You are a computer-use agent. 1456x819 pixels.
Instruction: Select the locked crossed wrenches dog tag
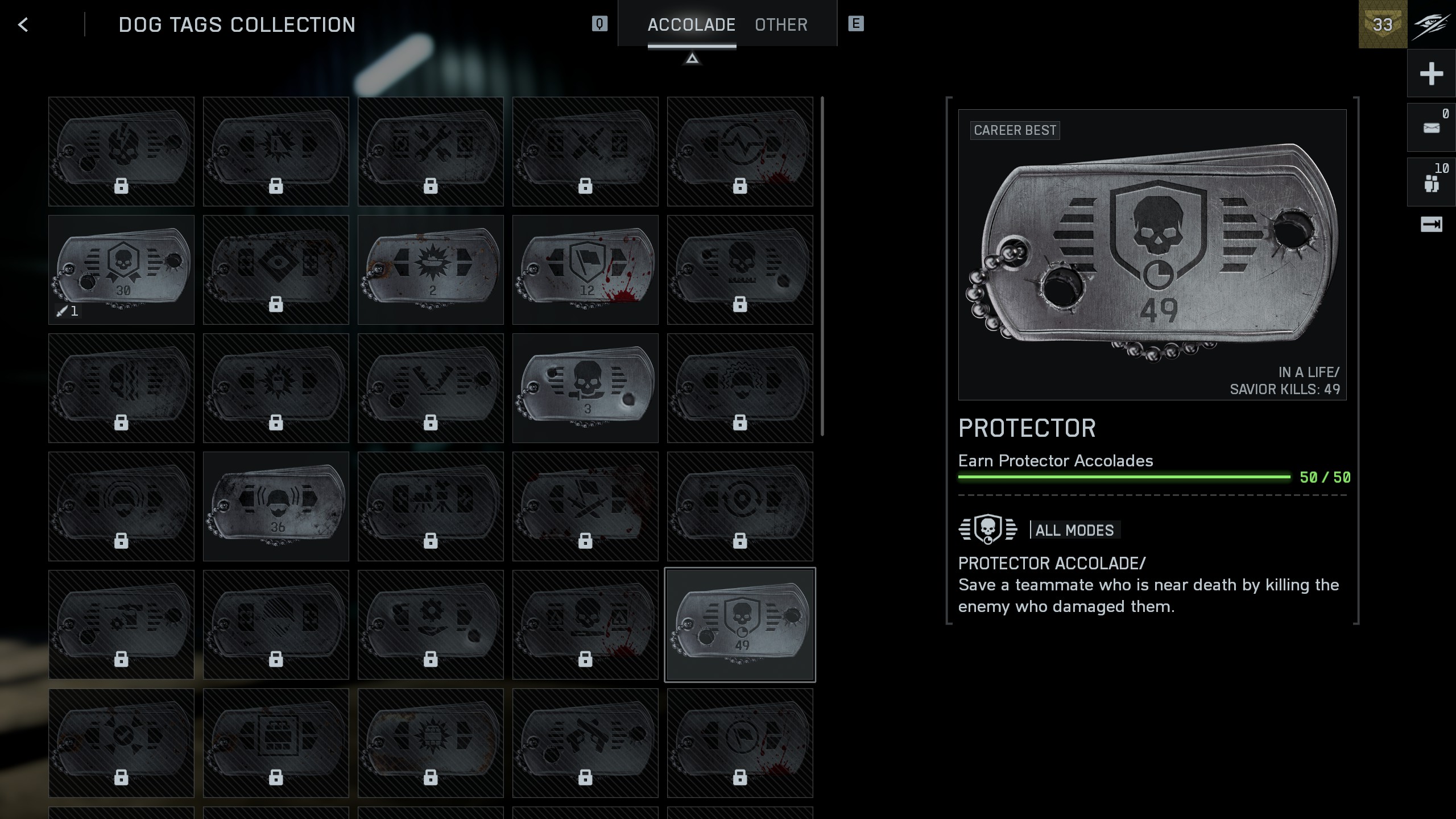point(431,151)
